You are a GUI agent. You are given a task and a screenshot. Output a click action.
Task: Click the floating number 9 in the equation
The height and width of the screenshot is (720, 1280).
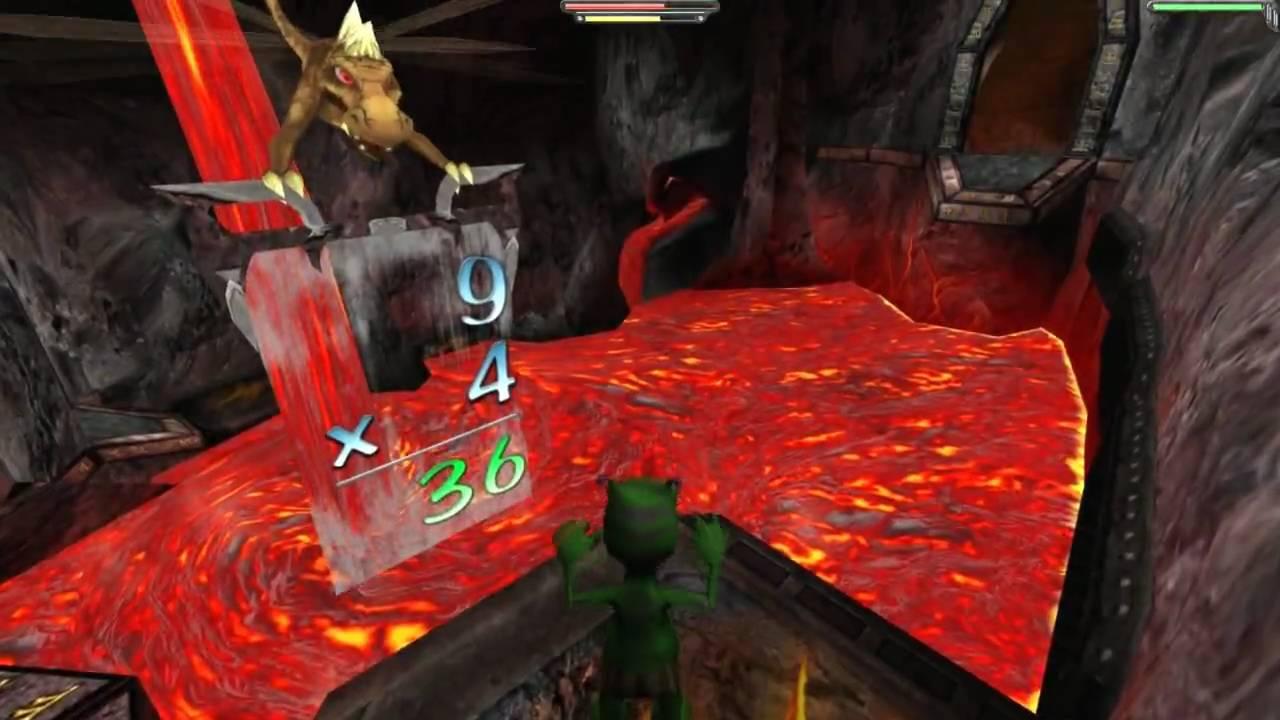478,290
